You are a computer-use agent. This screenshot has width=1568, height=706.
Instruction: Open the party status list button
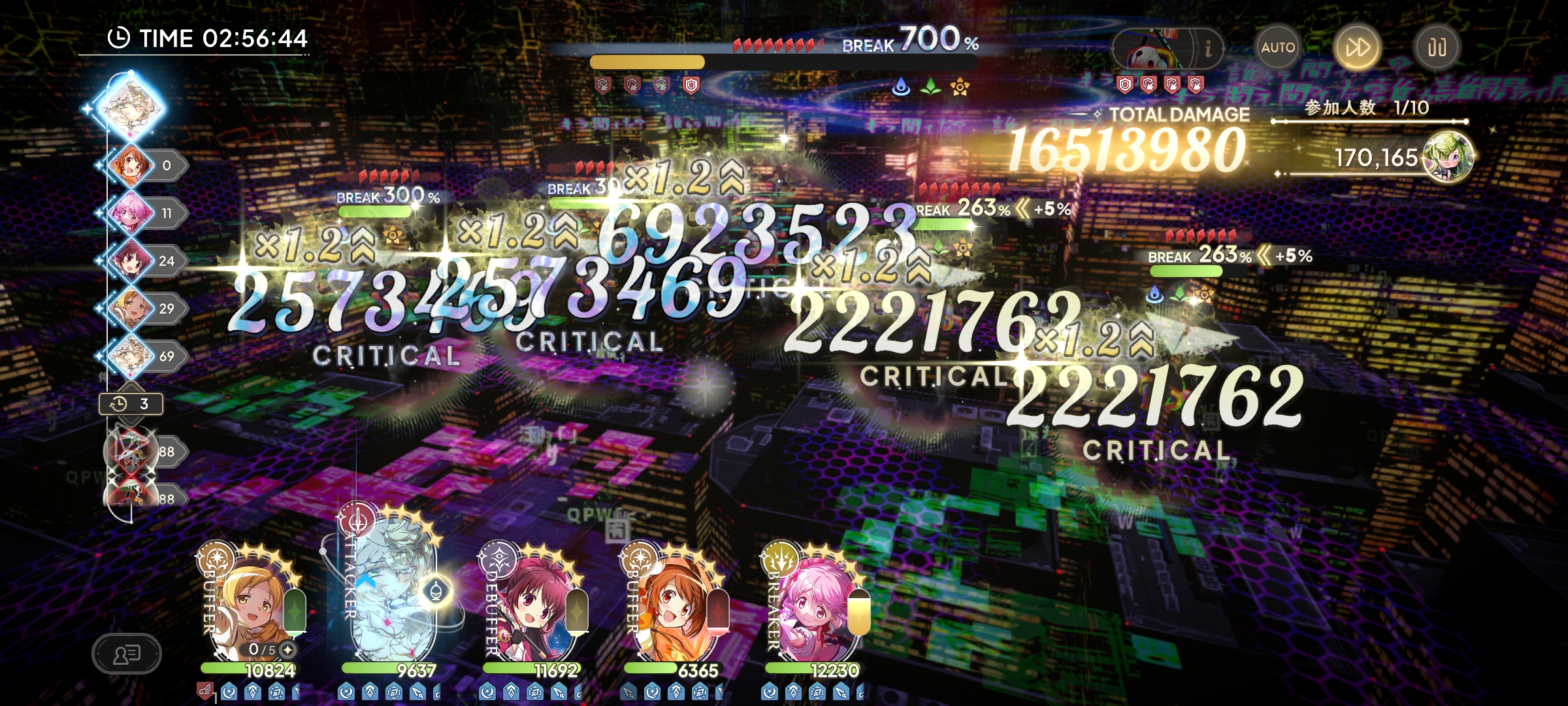coord(126,653)
